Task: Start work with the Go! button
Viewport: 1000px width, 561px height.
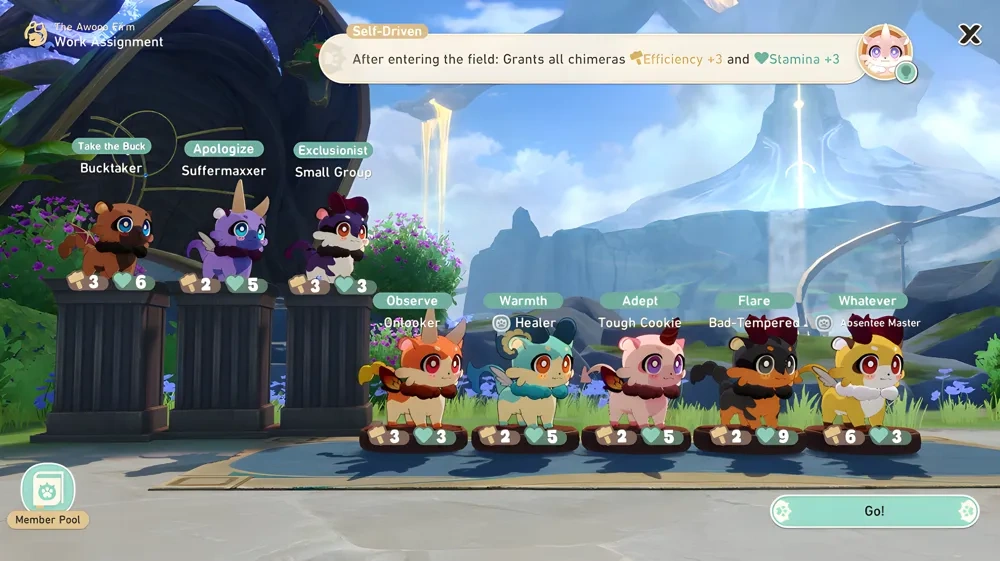Action: point(874,511)
